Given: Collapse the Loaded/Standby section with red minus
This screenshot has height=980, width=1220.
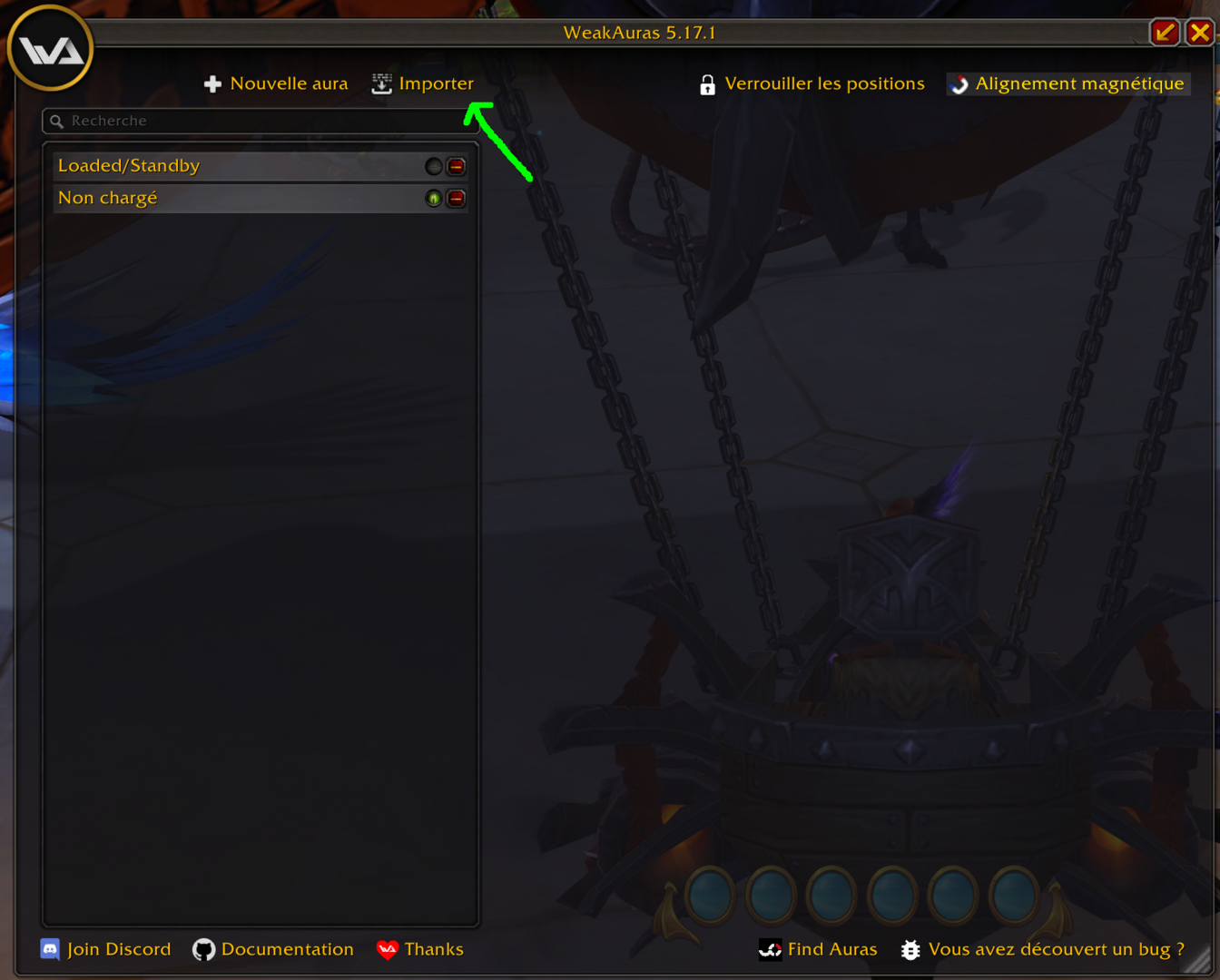Looking at the screenshot, I should click(457, 166).
